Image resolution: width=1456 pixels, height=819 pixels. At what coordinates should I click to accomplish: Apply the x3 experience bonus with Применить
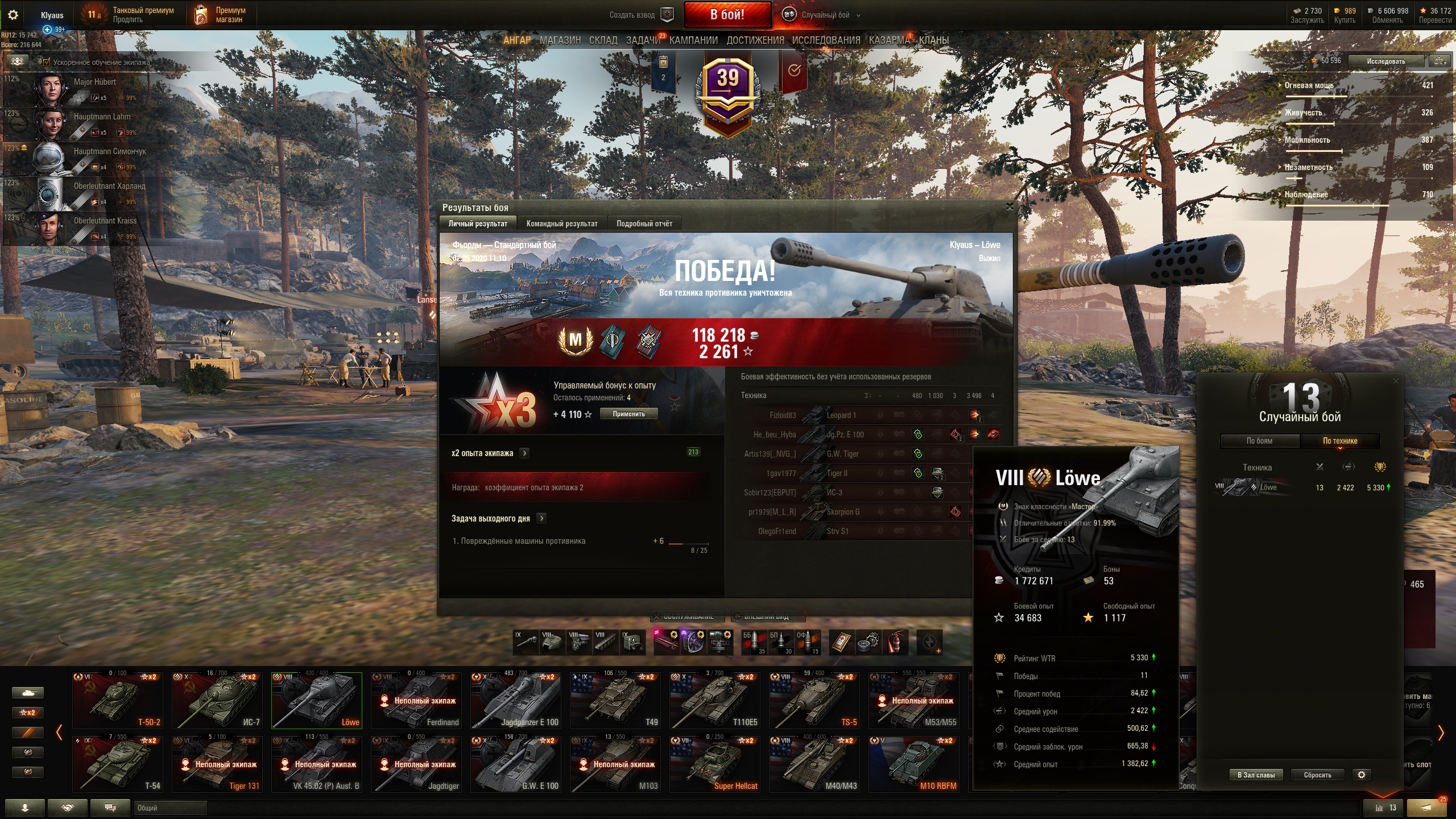pyautogui.click(x=628, y=414)
